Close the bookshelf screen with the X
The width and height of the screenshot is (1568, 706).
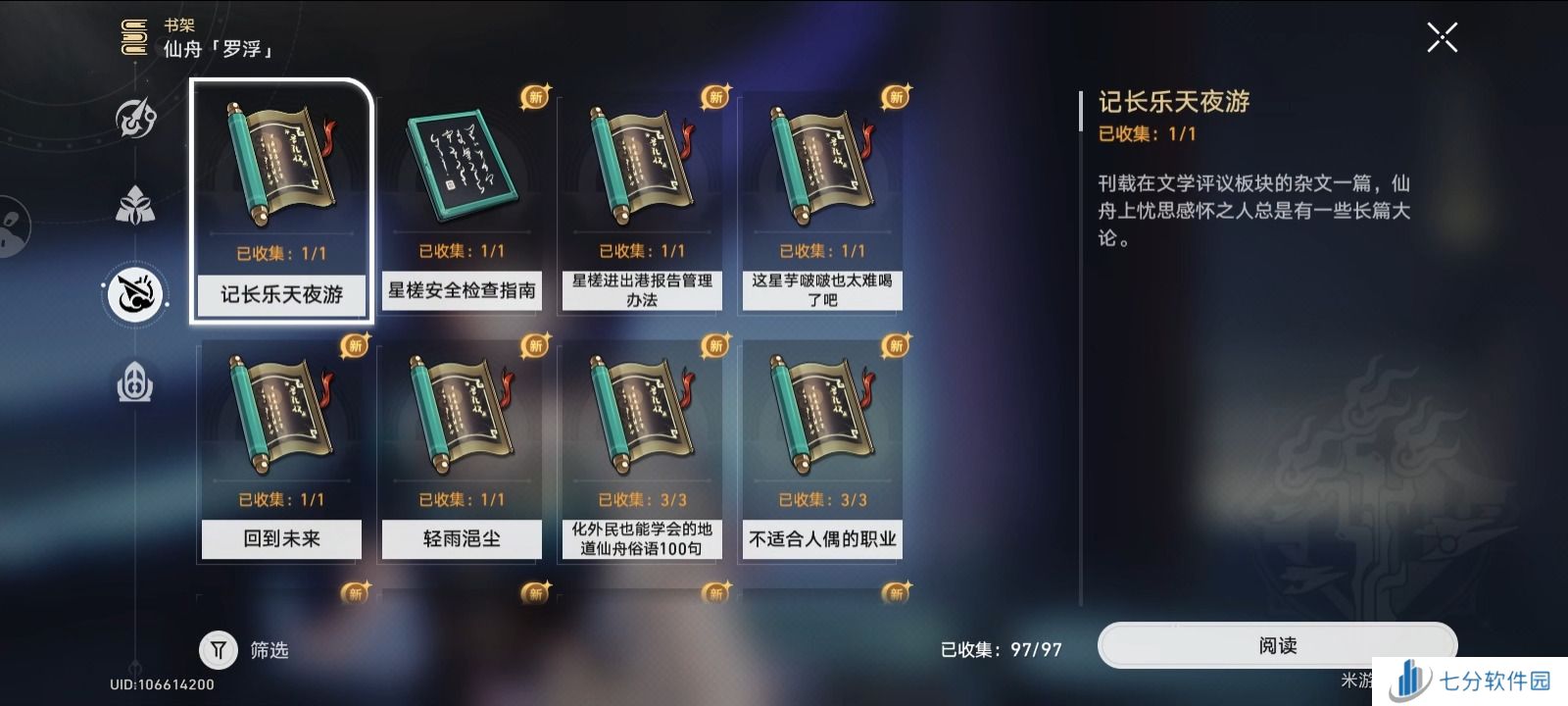pos(1442,36)
